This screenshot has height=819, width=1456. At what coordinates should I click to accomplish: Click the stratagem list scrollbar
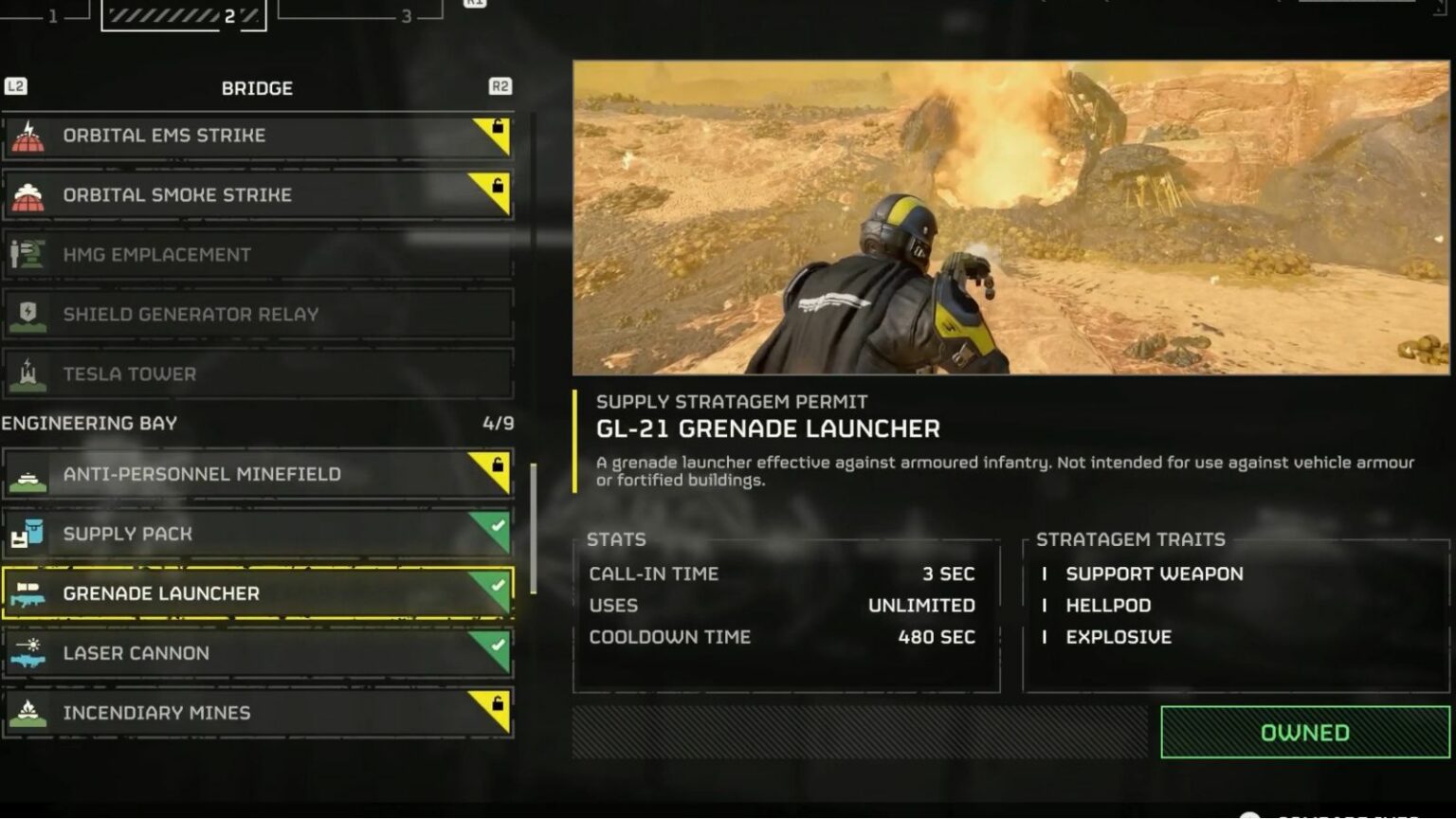[x=533, y=529]
